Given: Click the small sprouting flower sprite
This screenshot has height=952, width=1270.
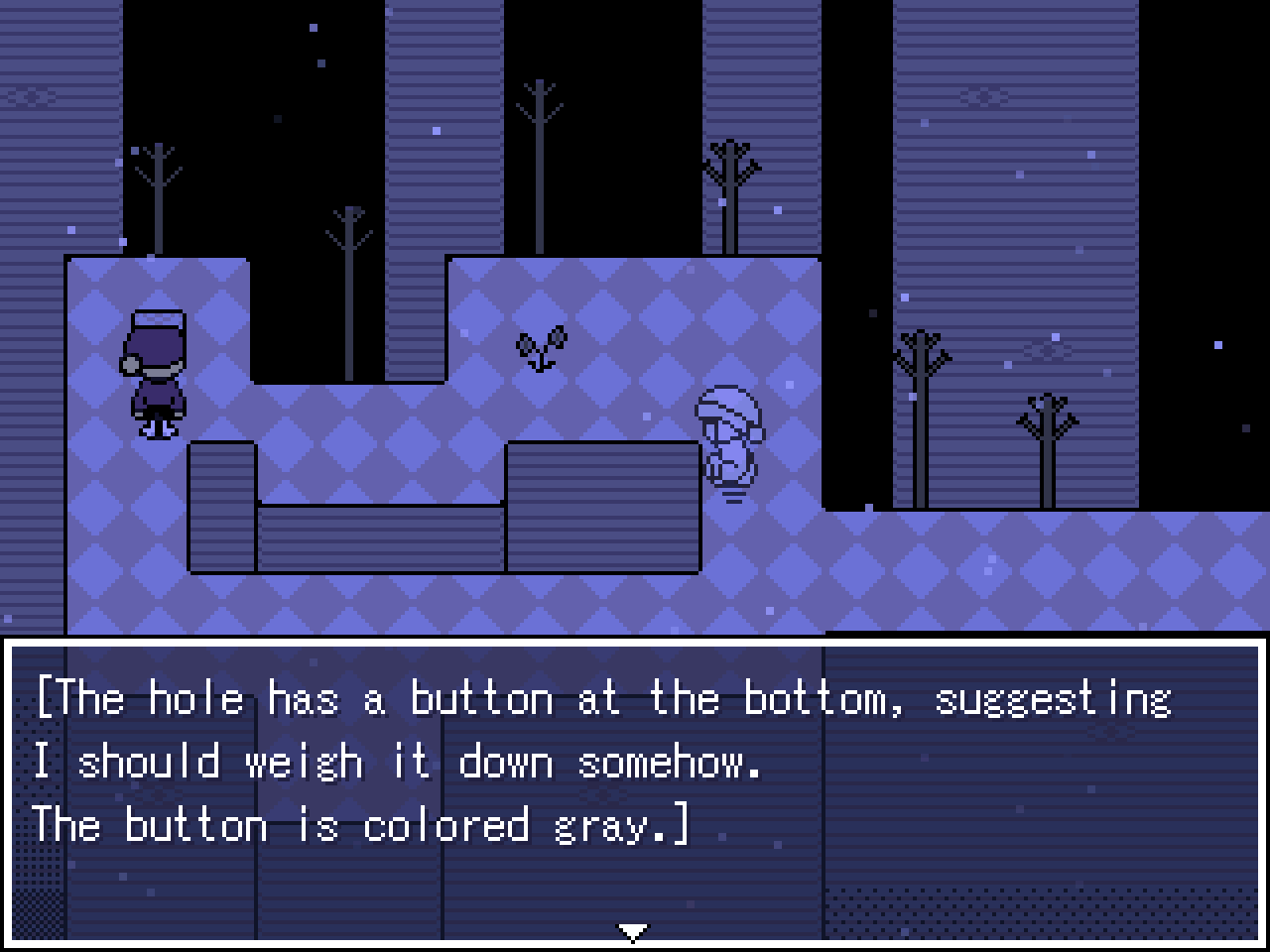Looking at the screenshot, I should [x=541, y=347].
